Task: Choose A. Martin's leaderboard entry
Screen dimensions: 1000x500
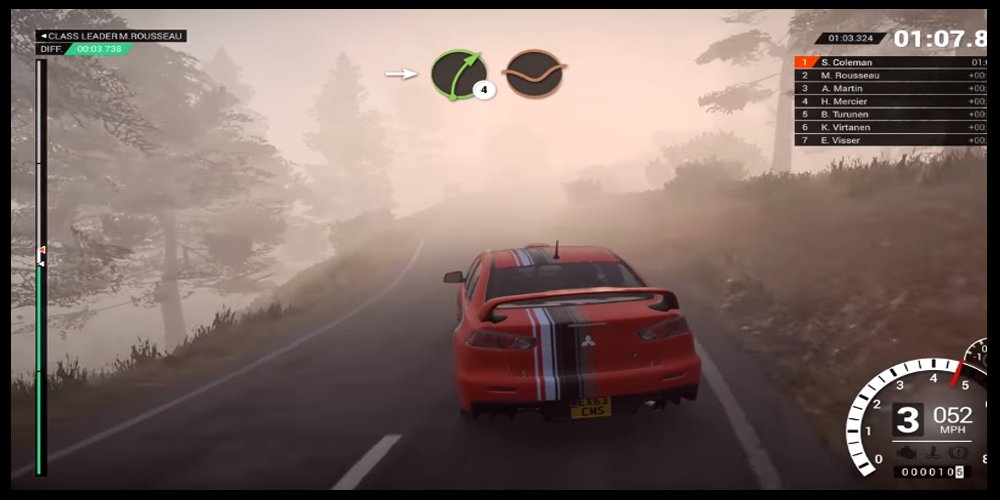Action: click(x=890, y=88)
